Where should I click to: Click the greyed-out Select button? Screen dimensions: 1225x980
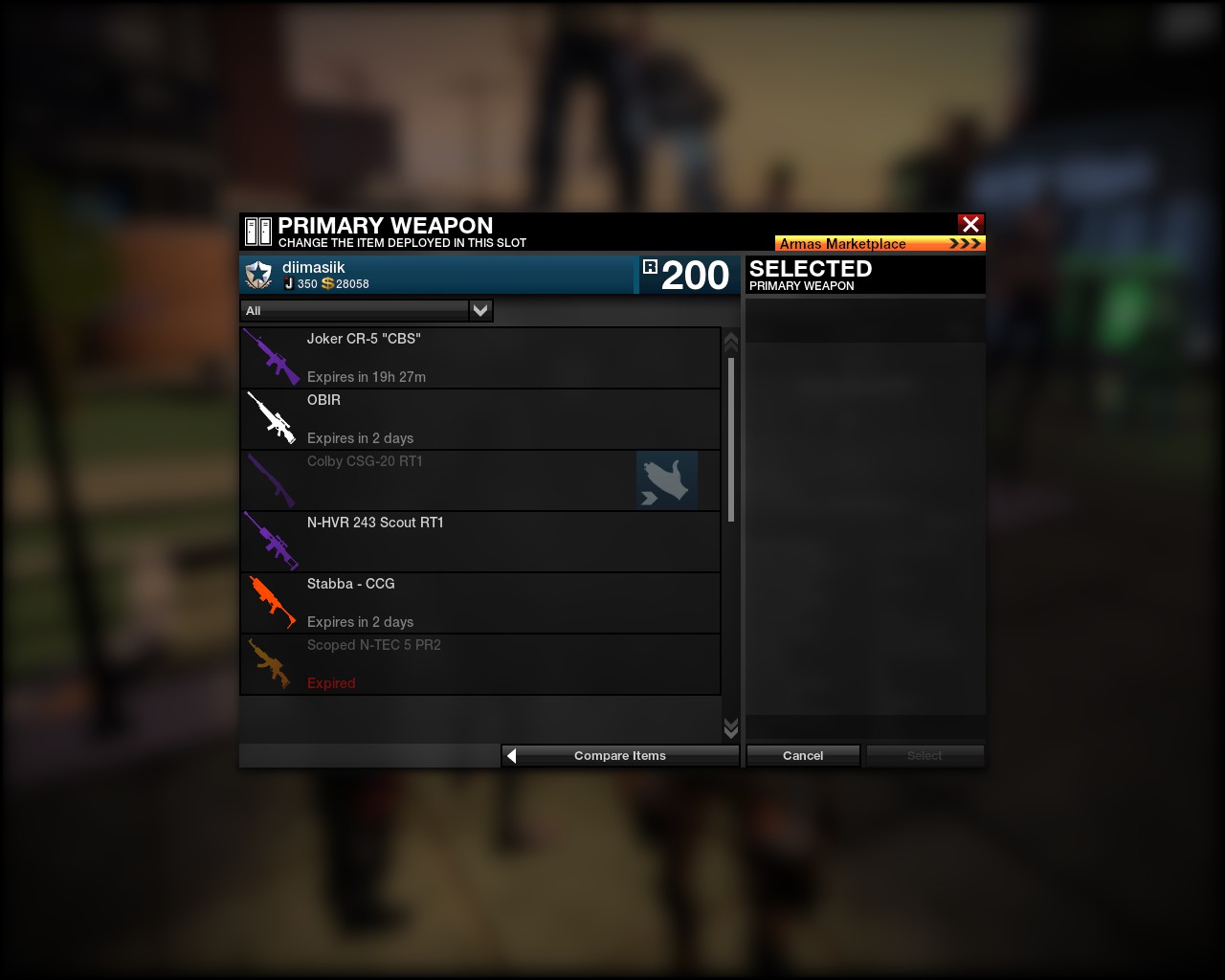(x=924, y=756)
